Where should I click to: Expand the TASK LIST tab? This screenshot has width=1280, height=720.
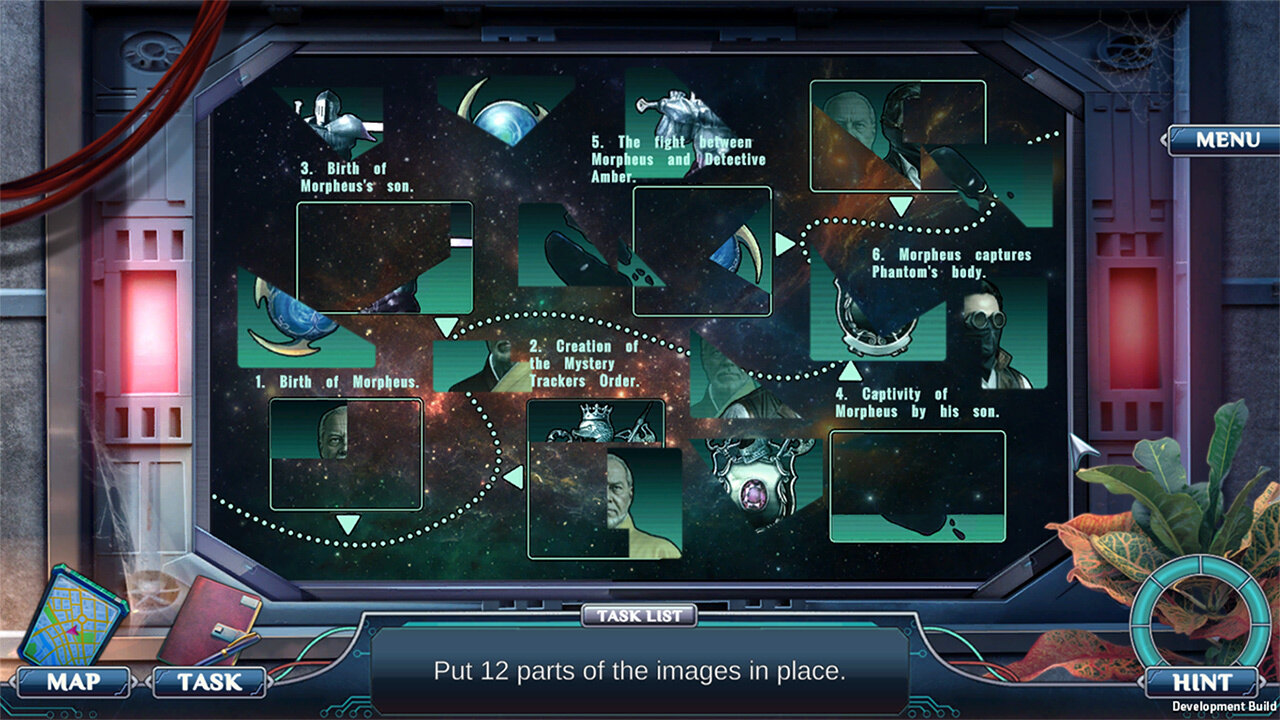[x=639, y=616]
